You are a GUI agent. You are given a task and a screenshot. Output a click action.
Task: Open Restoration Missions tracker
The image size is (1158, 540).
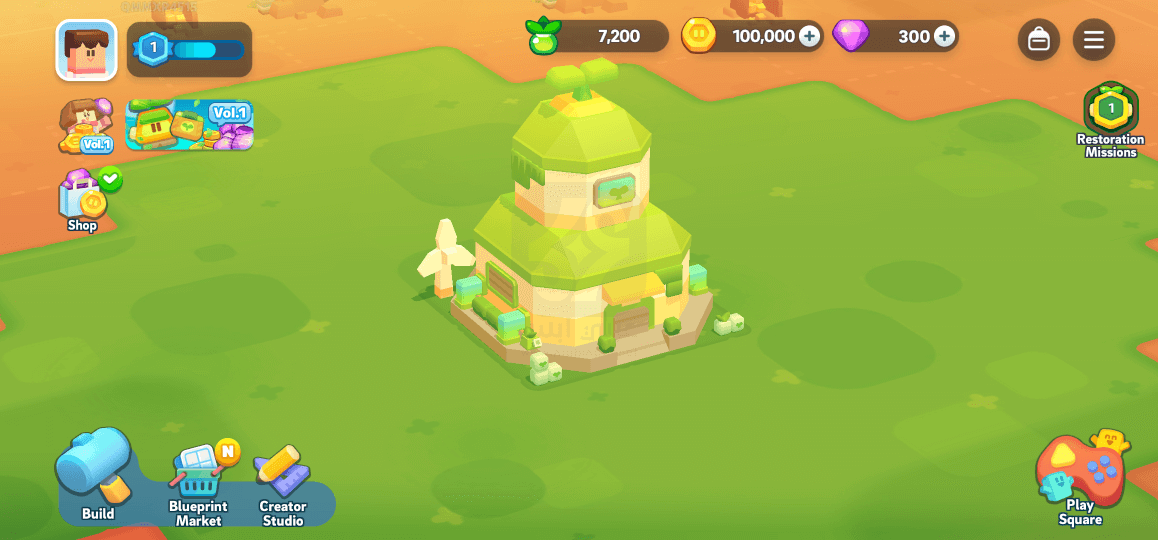coord(1110,118)
